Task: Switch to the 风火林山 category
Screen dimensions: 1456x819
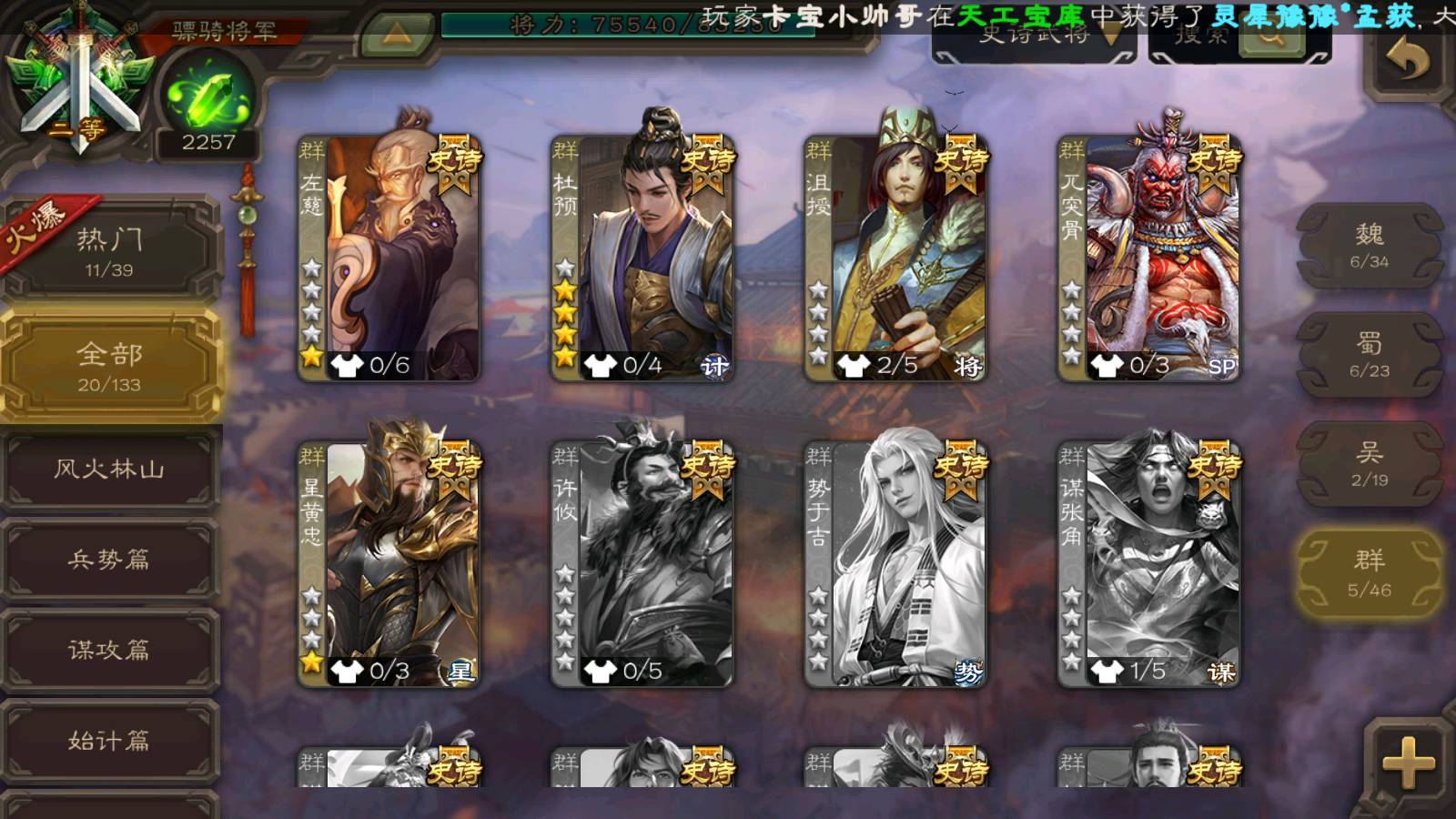Action: coord(109,469)
